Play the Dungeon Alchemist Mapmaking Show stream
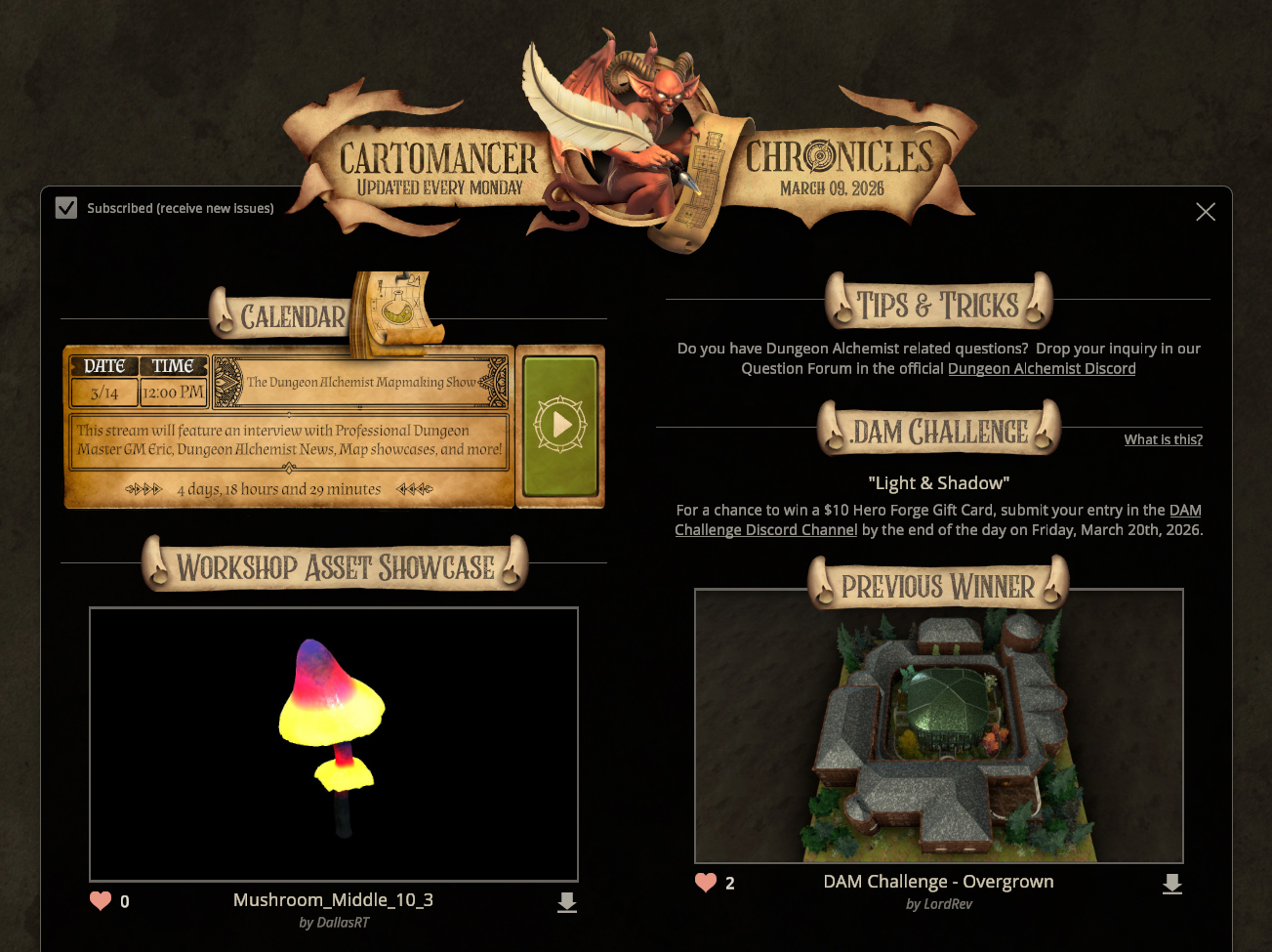 tap(560, 425)
